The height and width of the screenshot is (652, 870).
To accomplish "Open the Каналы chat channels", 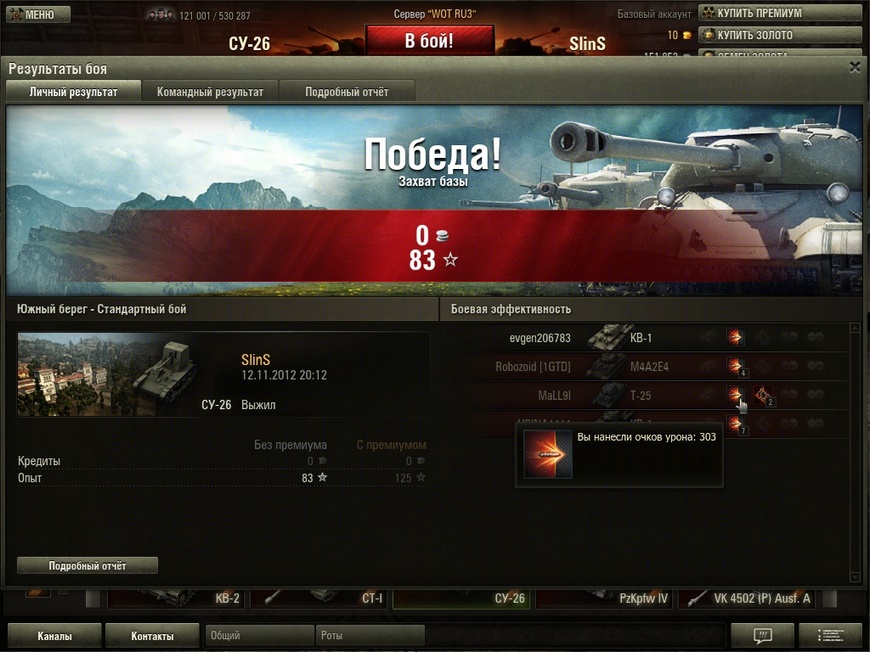I will 54,636.
